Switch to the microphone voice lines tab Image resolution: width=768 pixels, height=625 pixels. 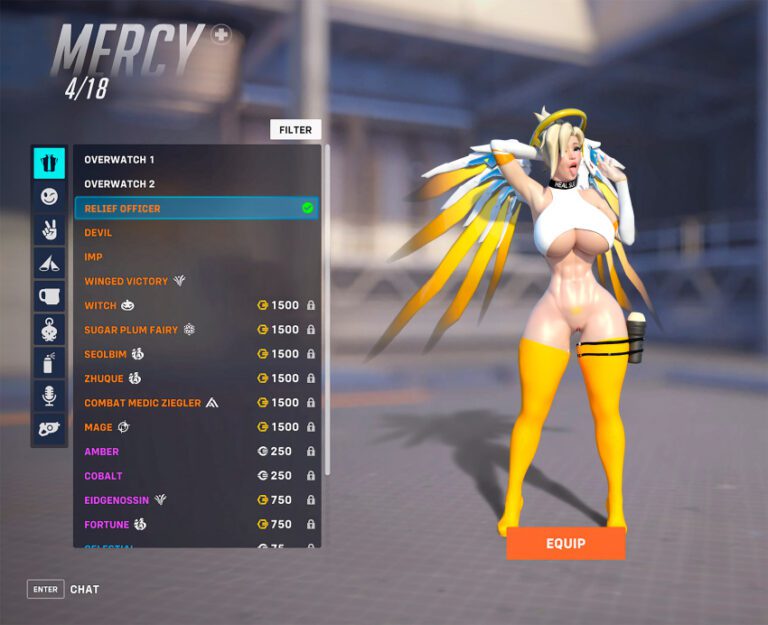[49, 396]
